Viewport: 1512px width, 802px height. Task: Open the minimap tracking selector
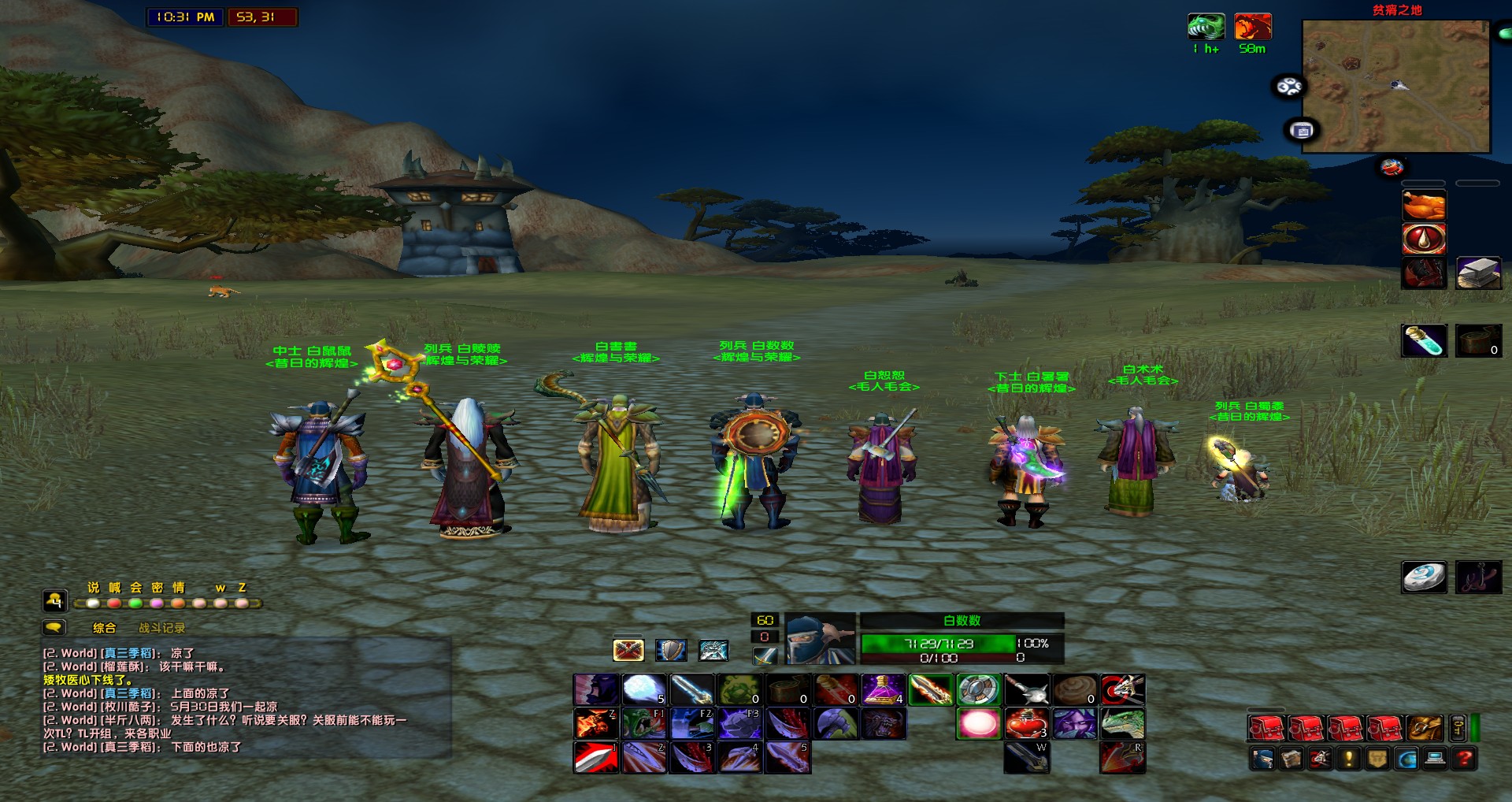1288,85
